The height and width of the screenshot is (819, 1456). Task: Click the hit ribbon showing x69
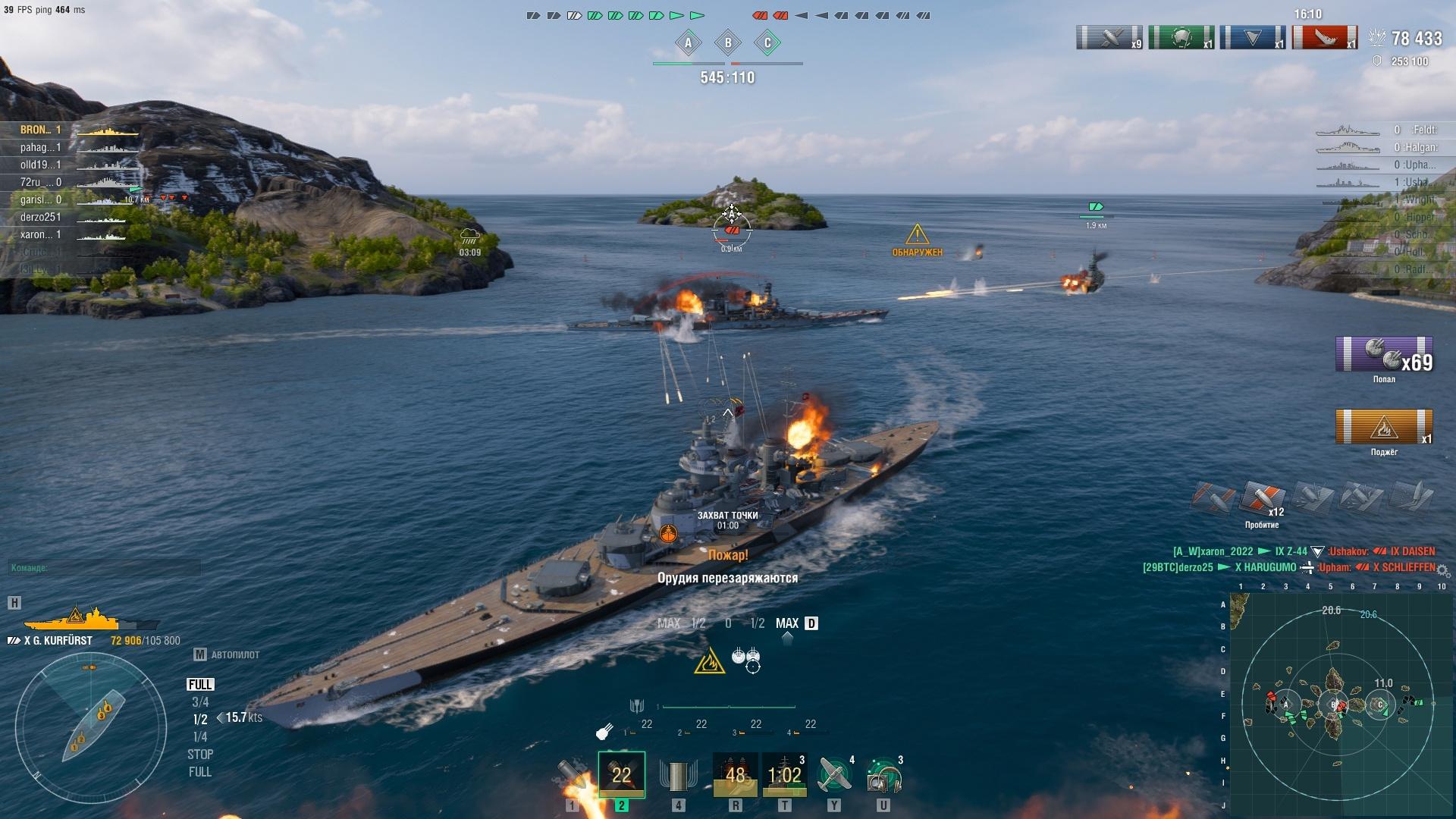coord(1384,354)
